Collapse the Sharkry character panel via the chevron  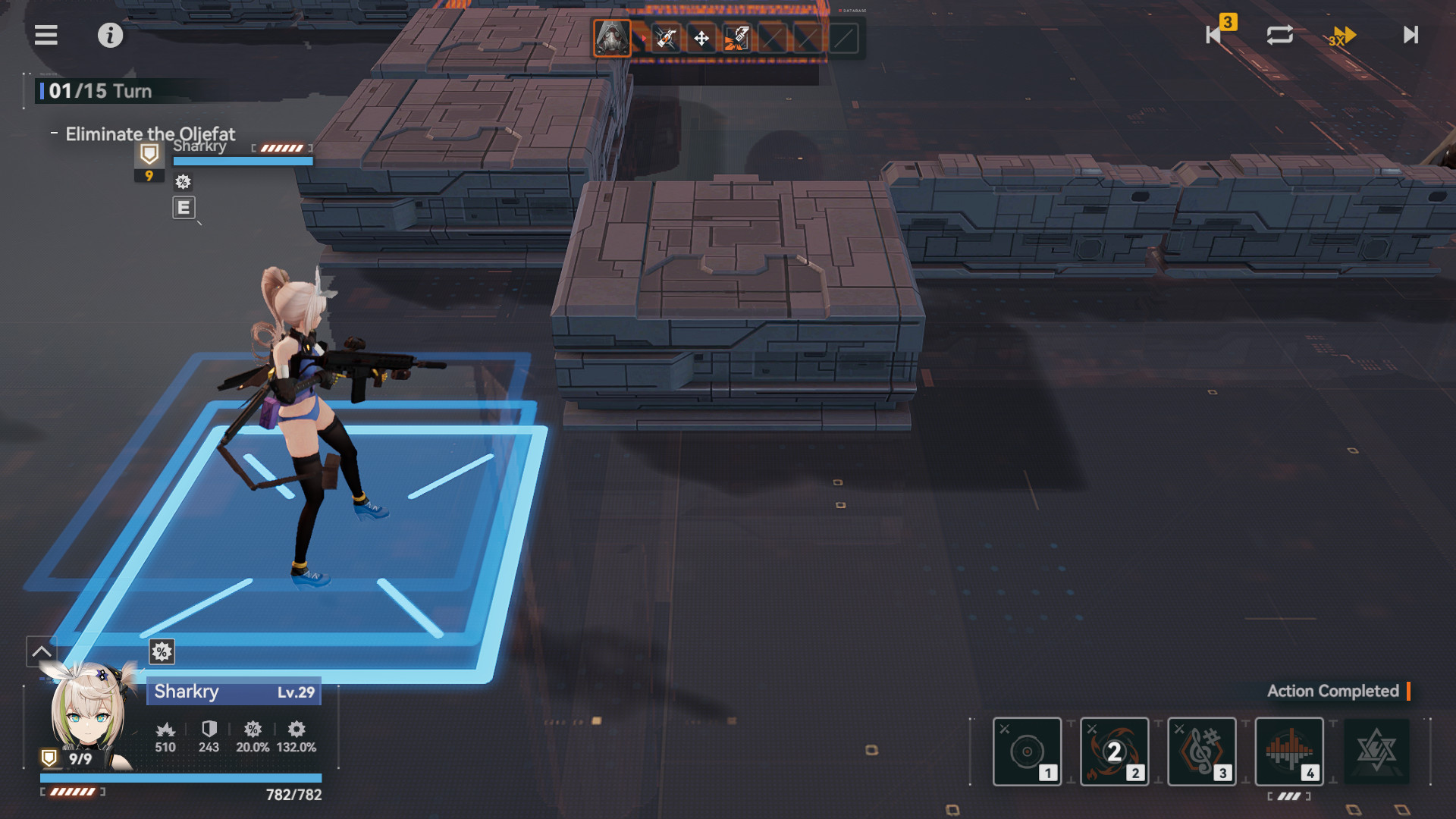point(42,651)
